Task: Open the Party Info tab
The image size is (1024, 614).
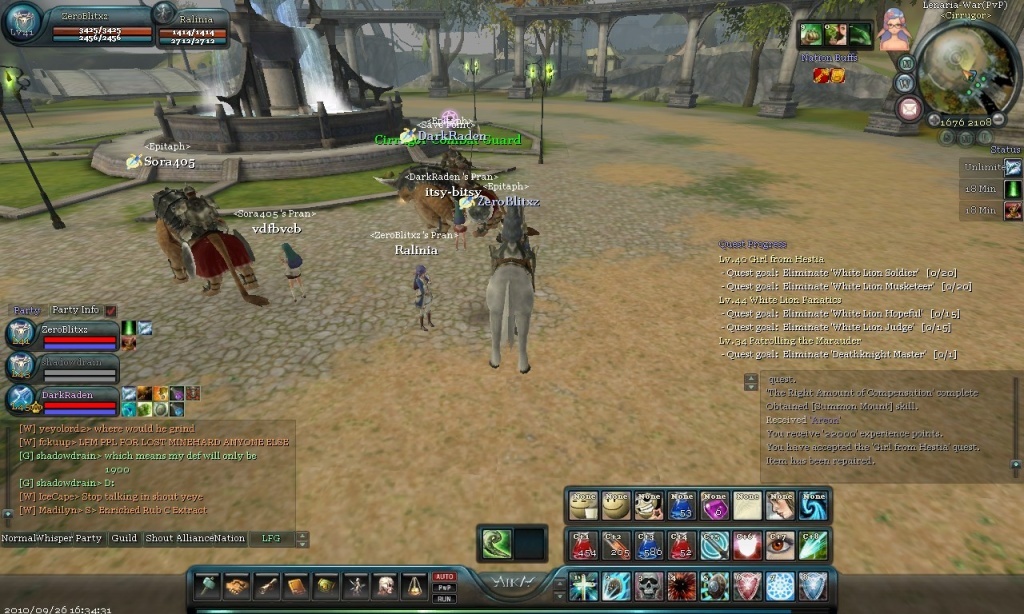Action: pos(76,310)
